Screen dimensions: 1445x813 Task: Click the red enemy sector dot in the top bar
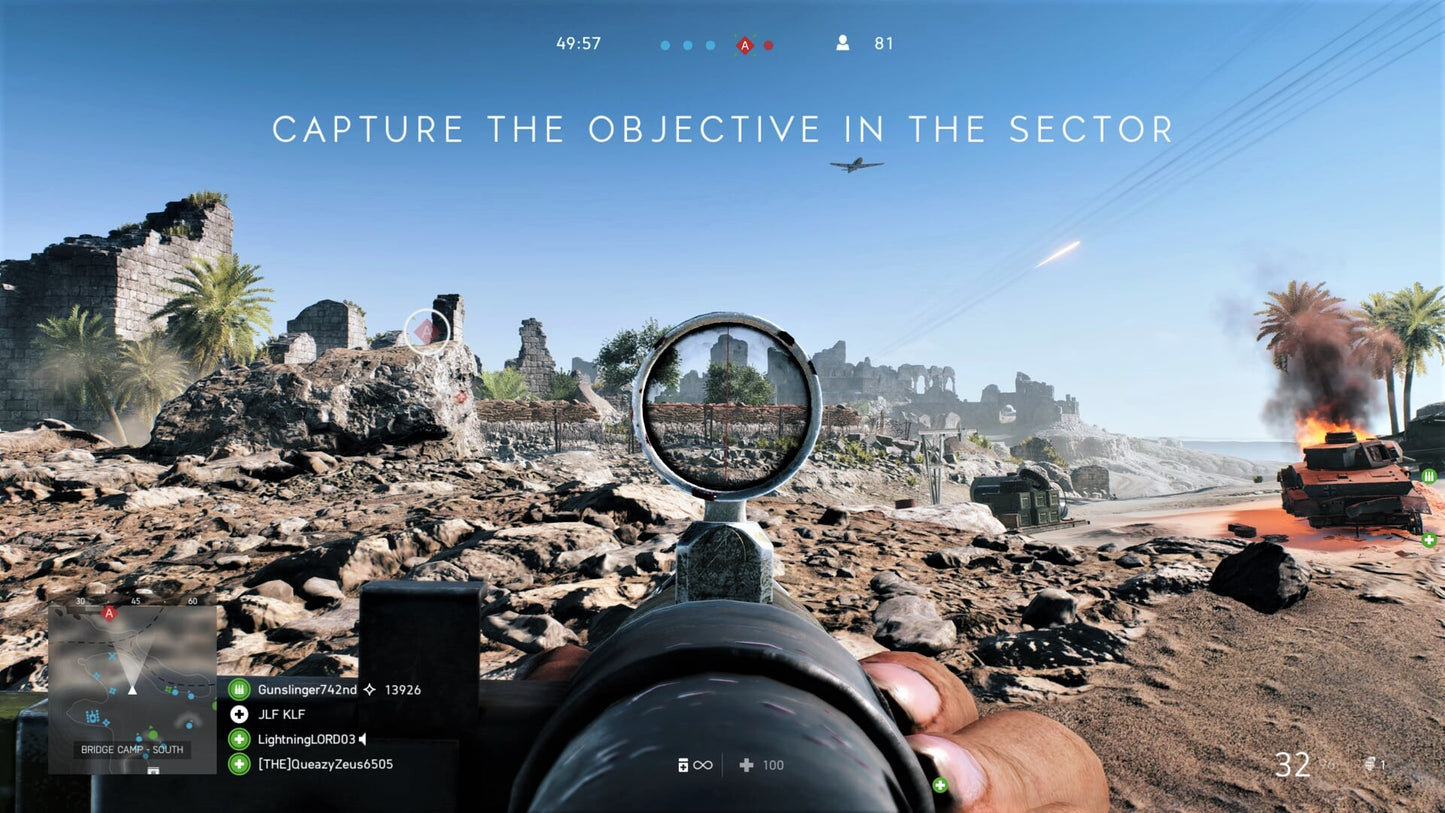coord(768,45)
